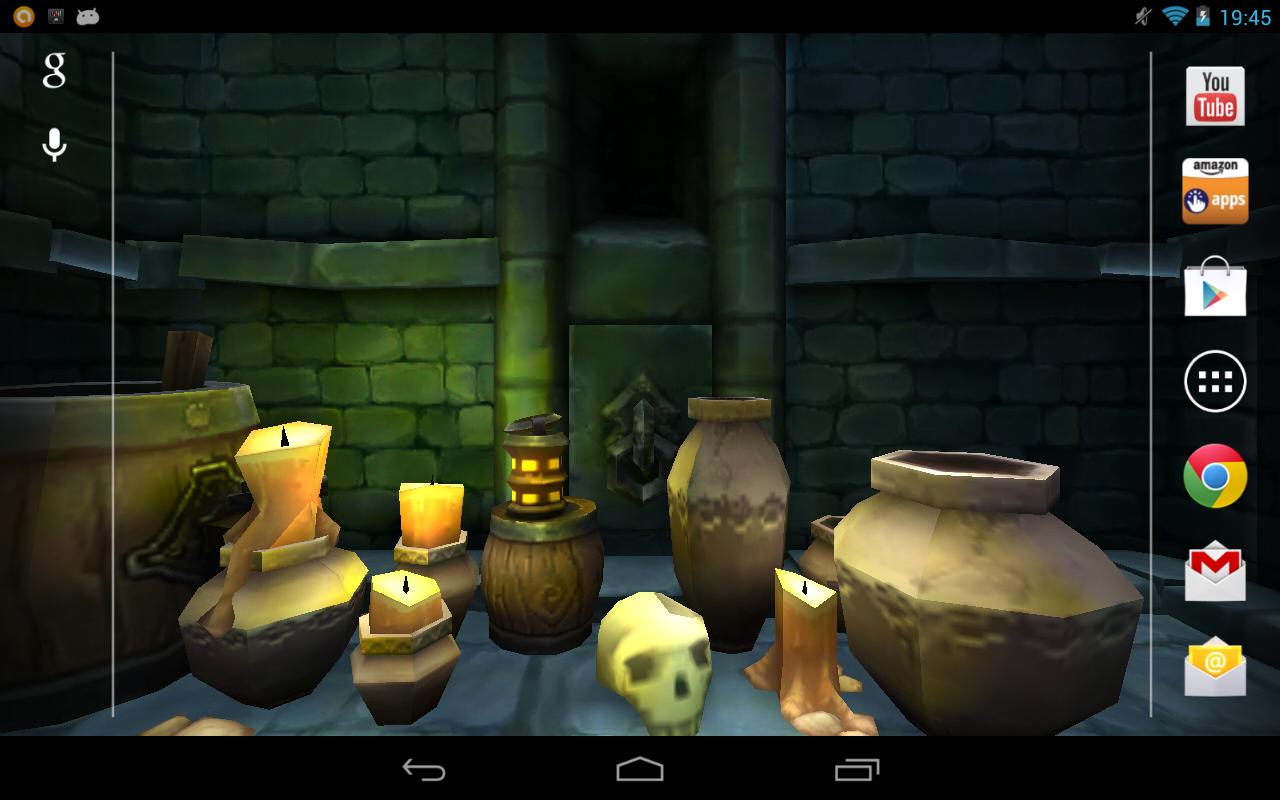Tap the Android robot notification icon
Viewport: 1280px width, 800px height.
pos(88,15)
